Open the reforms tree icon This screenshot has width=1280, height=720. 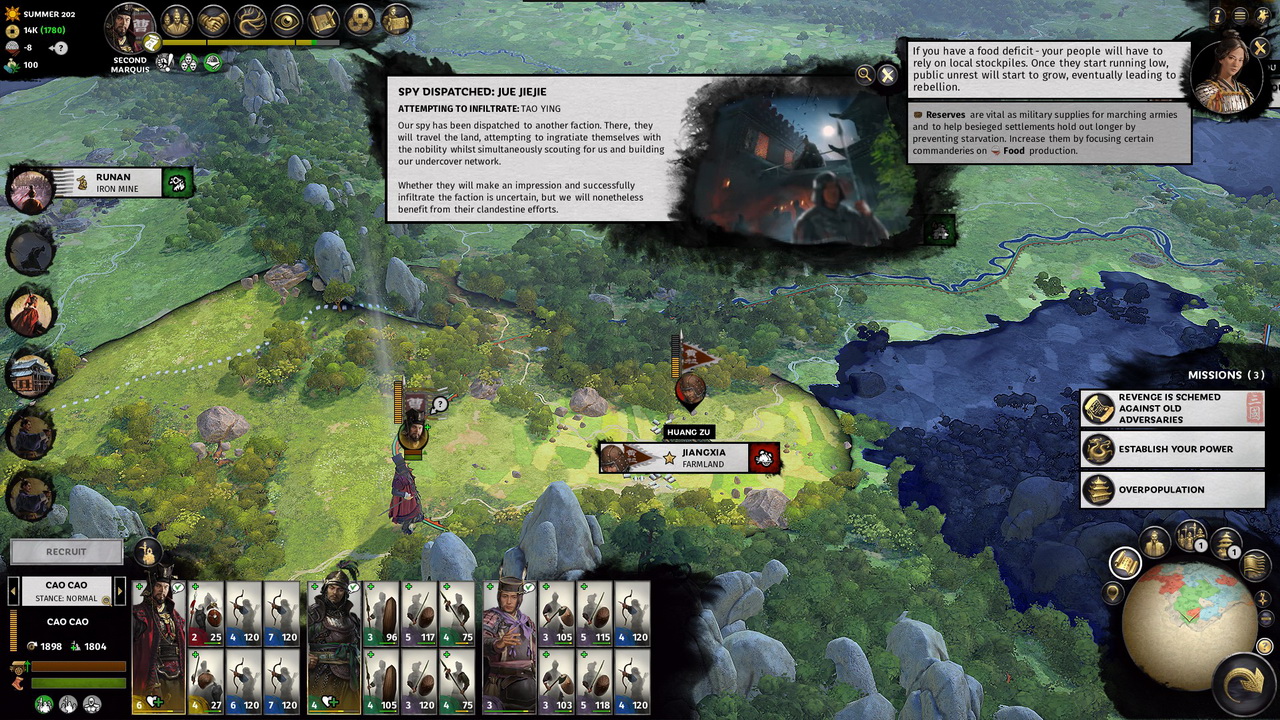pos(249,20)
